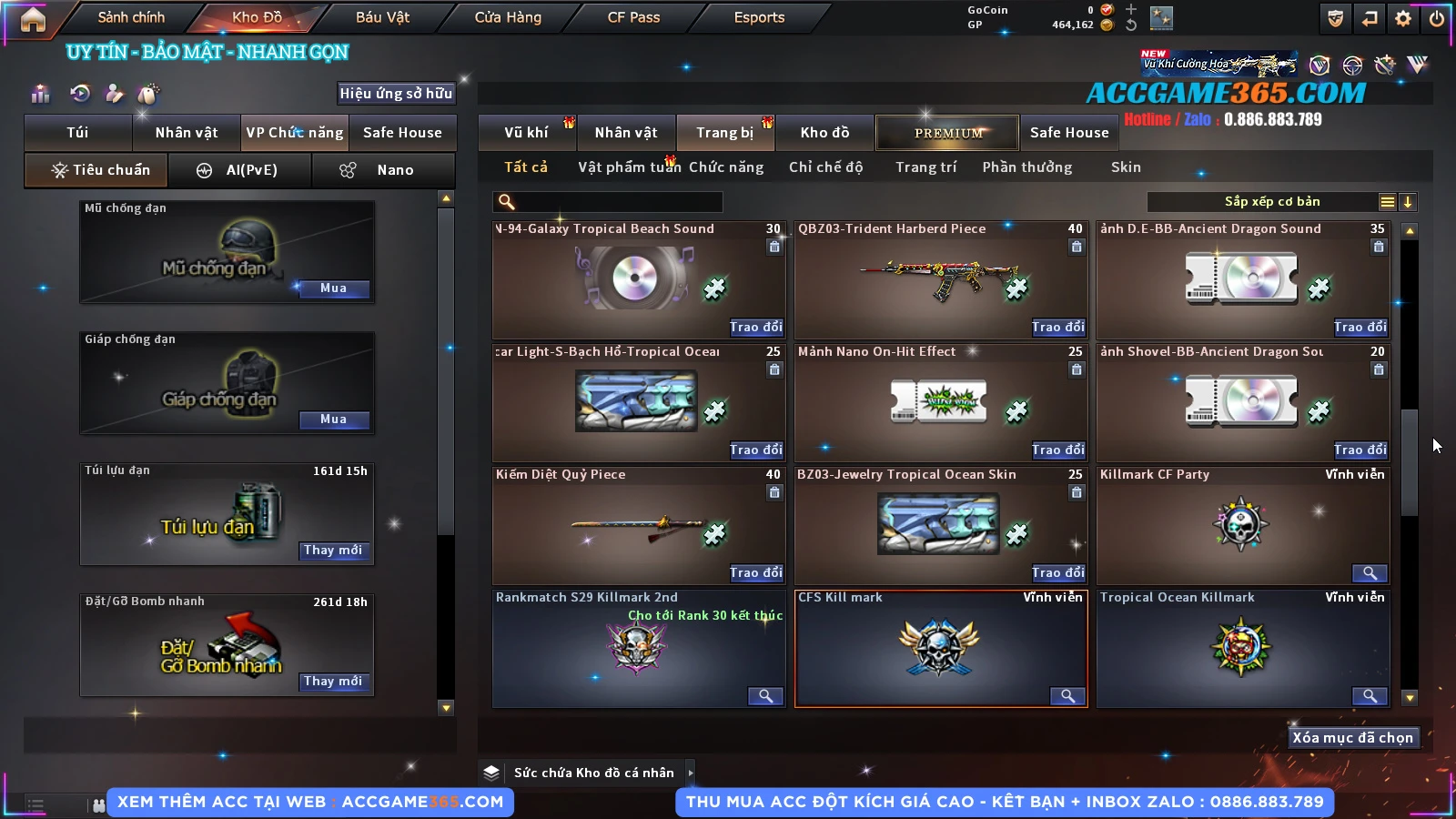The height and width of the screenshot is (819, 1456).
Task: Go to Cửa Hàng shop
Action: [508, 17]
